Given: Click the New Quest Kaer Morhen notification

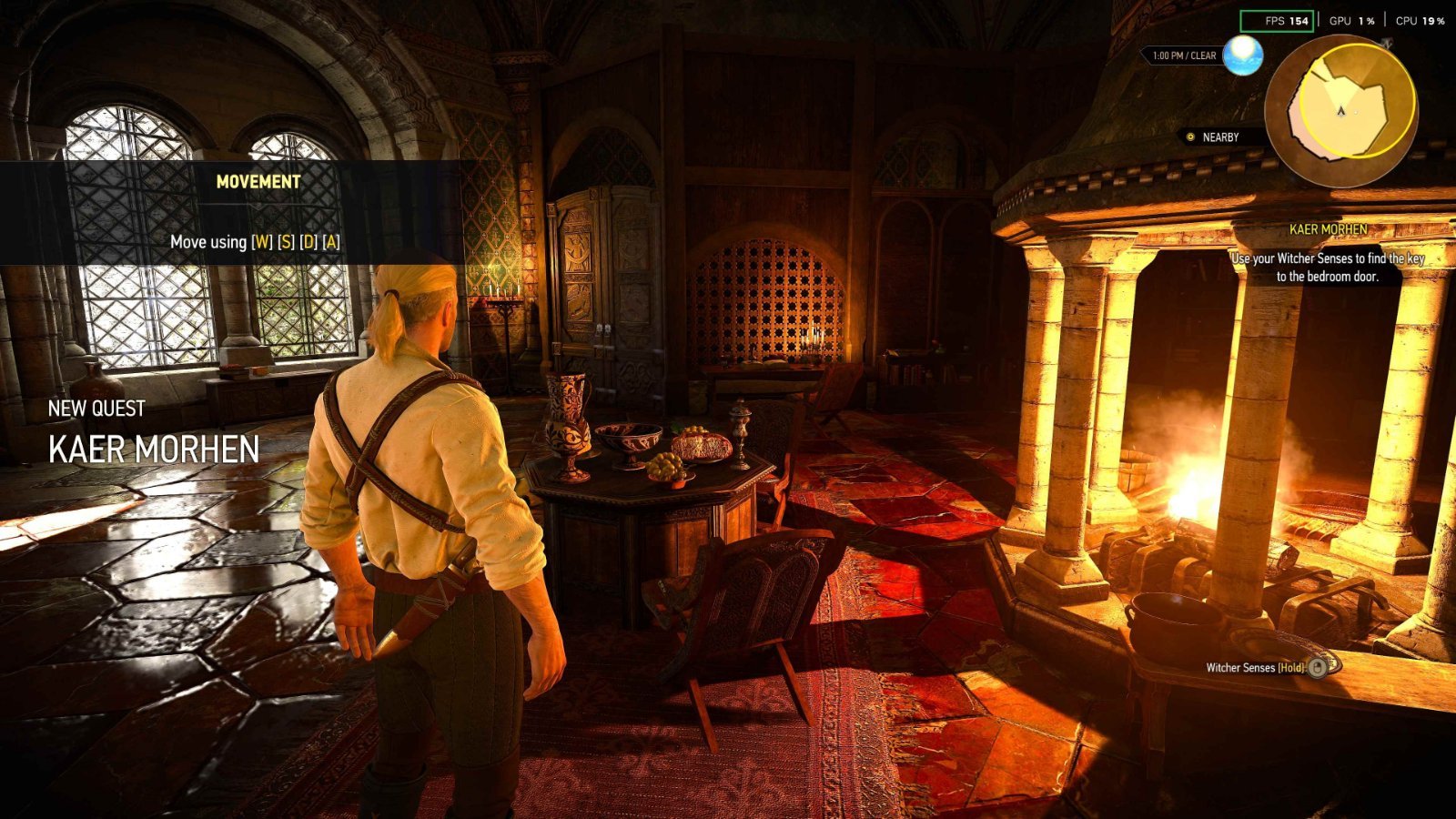Looking at the screenshot, I should [154, 433].
